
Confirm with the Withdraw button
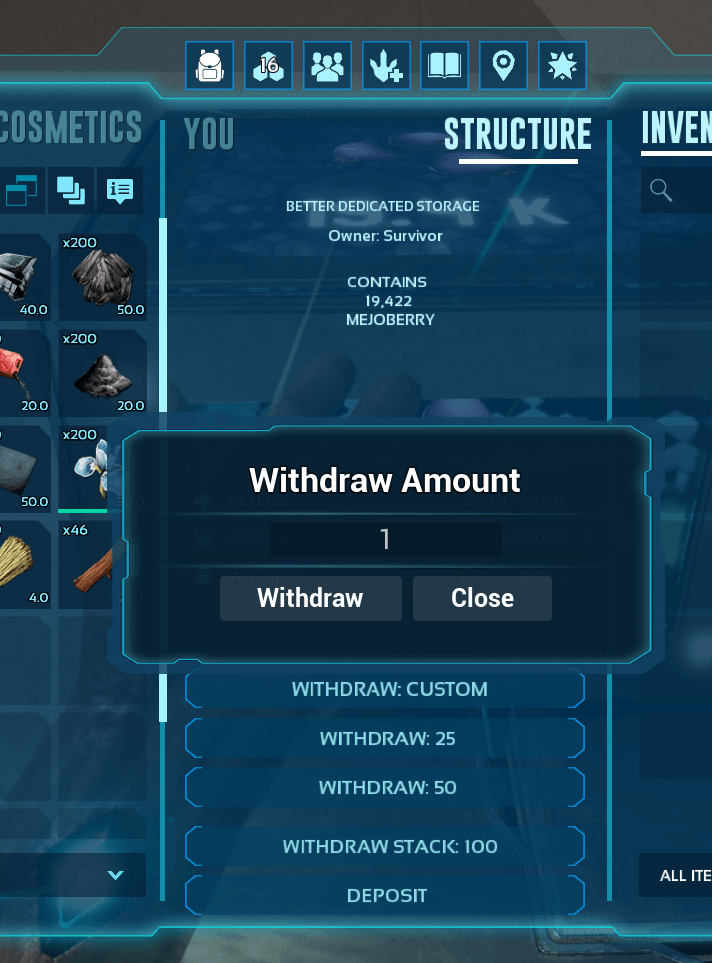pos(310,598)
